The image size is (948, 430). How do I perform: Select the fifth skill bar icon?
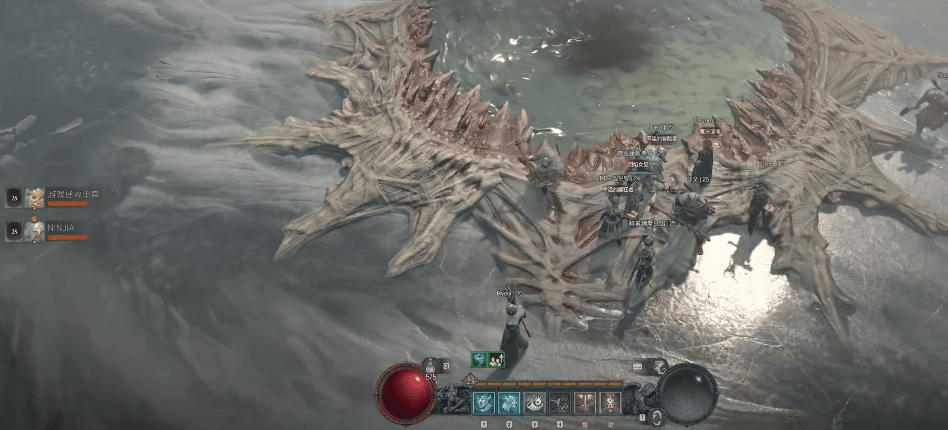pyautogui.click(x=584, y=403)
